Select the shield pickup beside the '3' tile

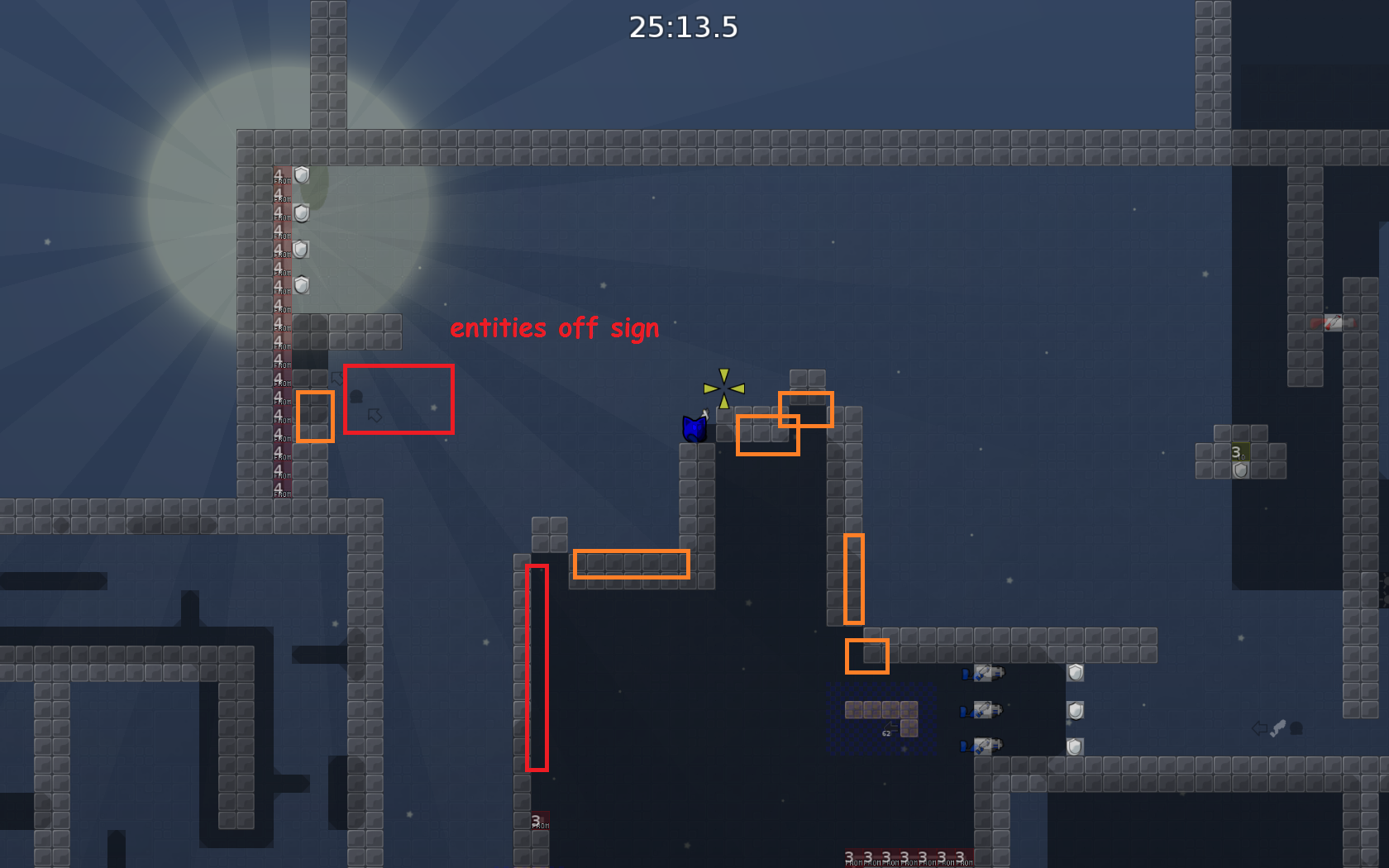click(1239, 470)
